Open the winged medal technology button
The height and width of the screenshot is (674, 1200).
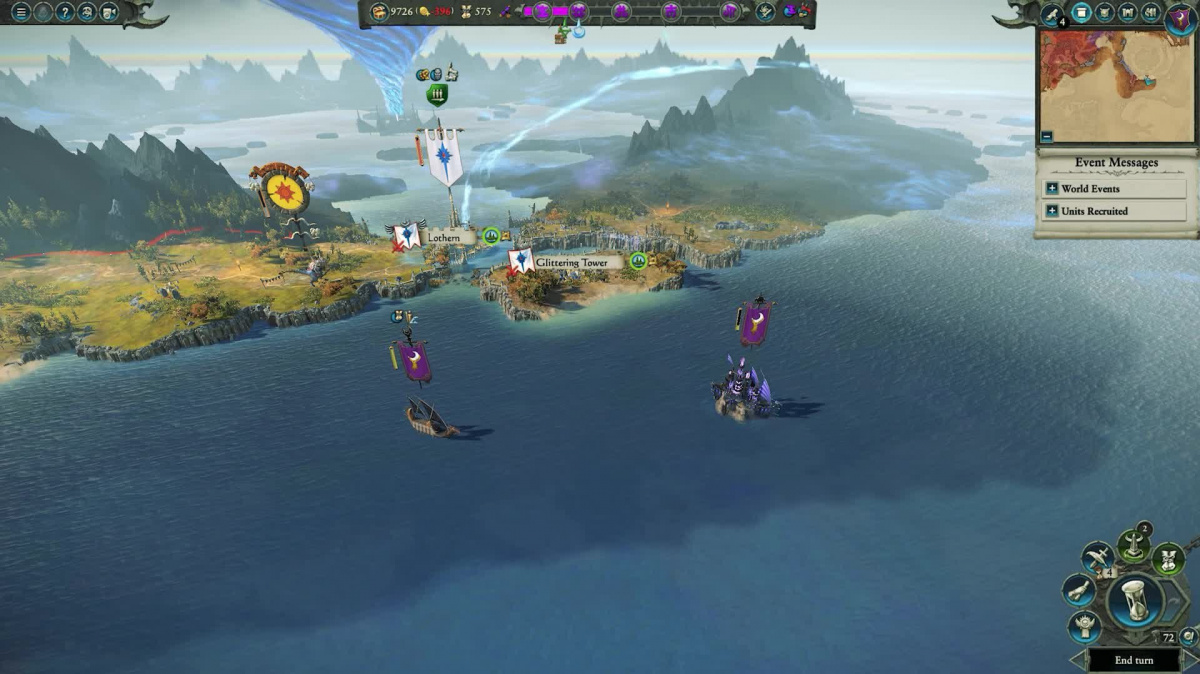pos(1084,626)
